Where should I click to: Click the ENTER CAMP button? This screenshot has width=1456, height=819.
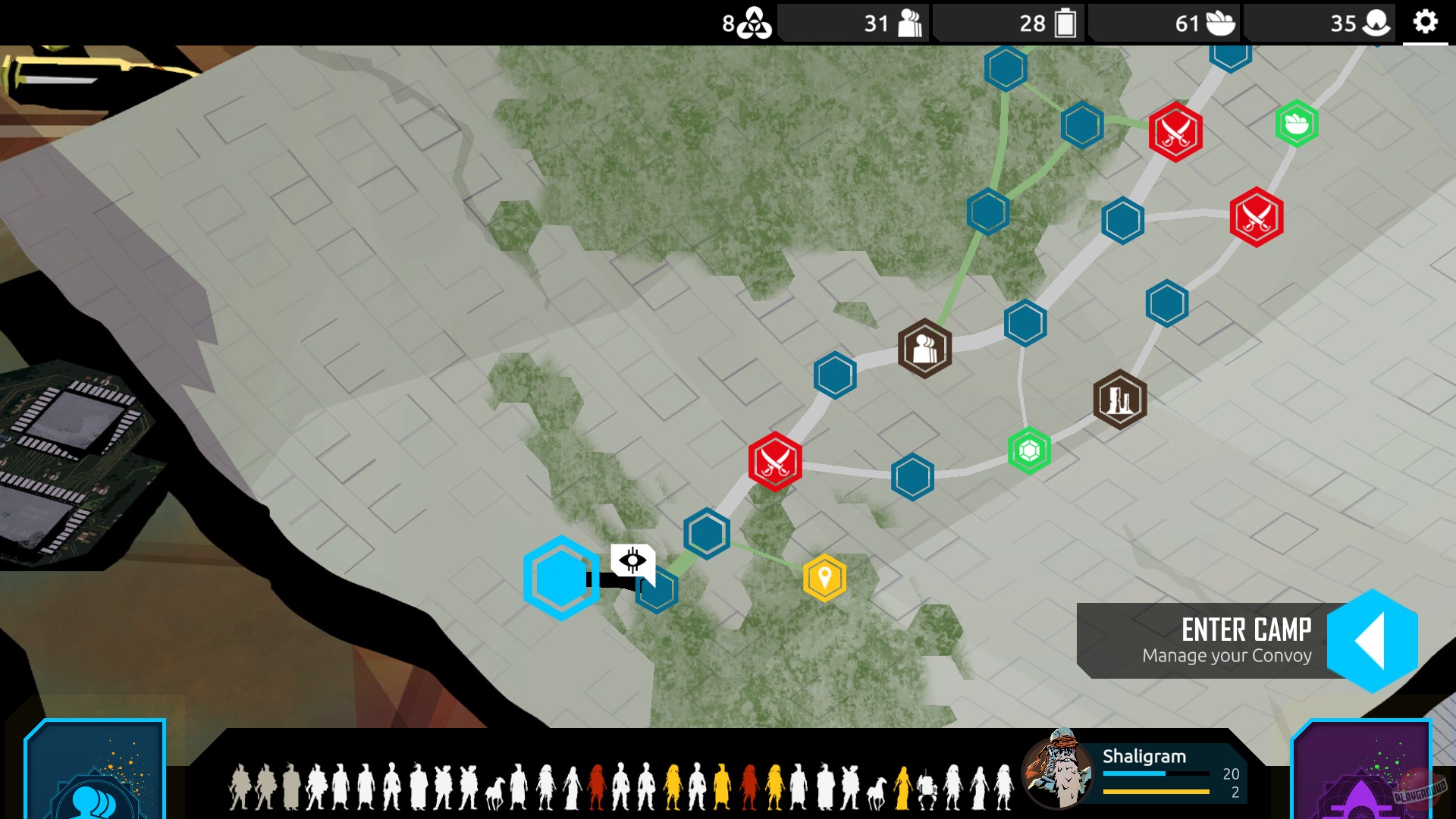1246,628
